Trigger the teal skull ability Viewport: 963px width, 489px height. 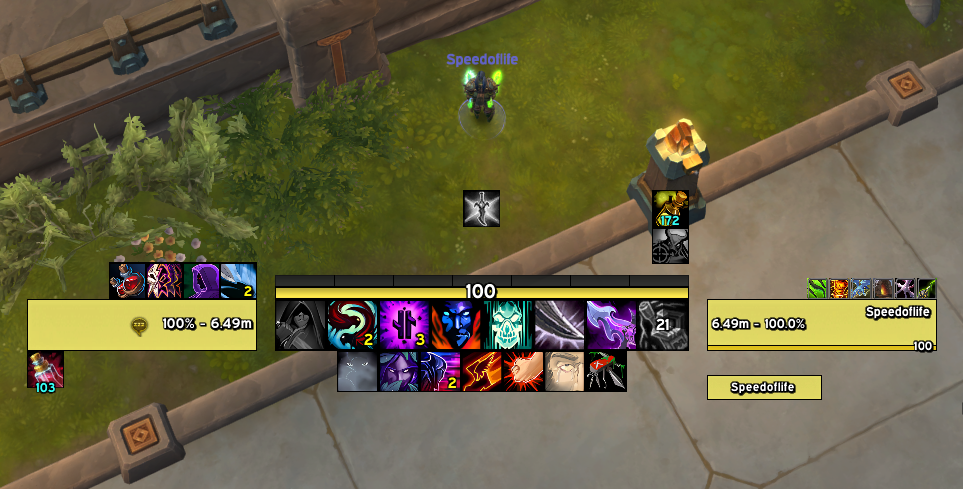[509, 325]
